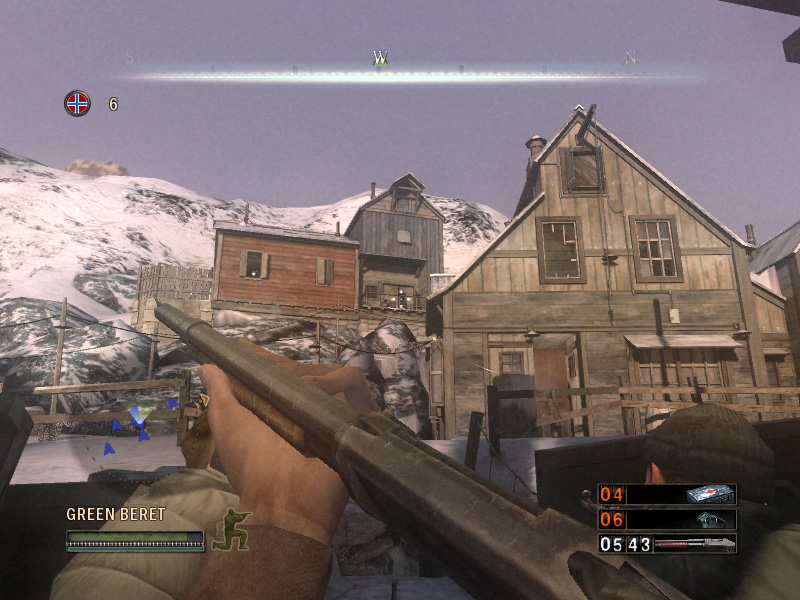Click the Norwegian flag team icon
The height and width of the screenshot is (600, 800).
[x=77, y=103]
